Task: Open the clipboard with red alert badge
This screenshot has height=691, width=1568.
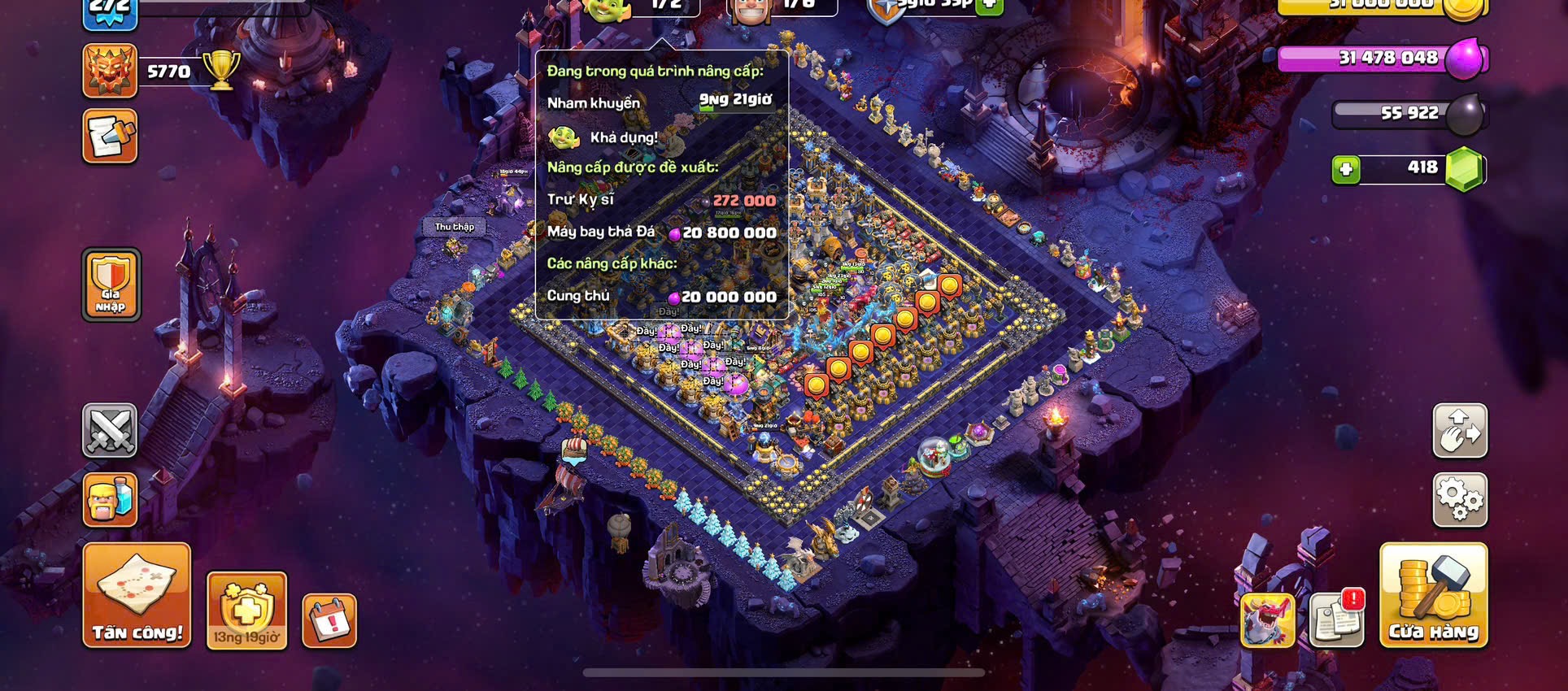Action: 1337,619
